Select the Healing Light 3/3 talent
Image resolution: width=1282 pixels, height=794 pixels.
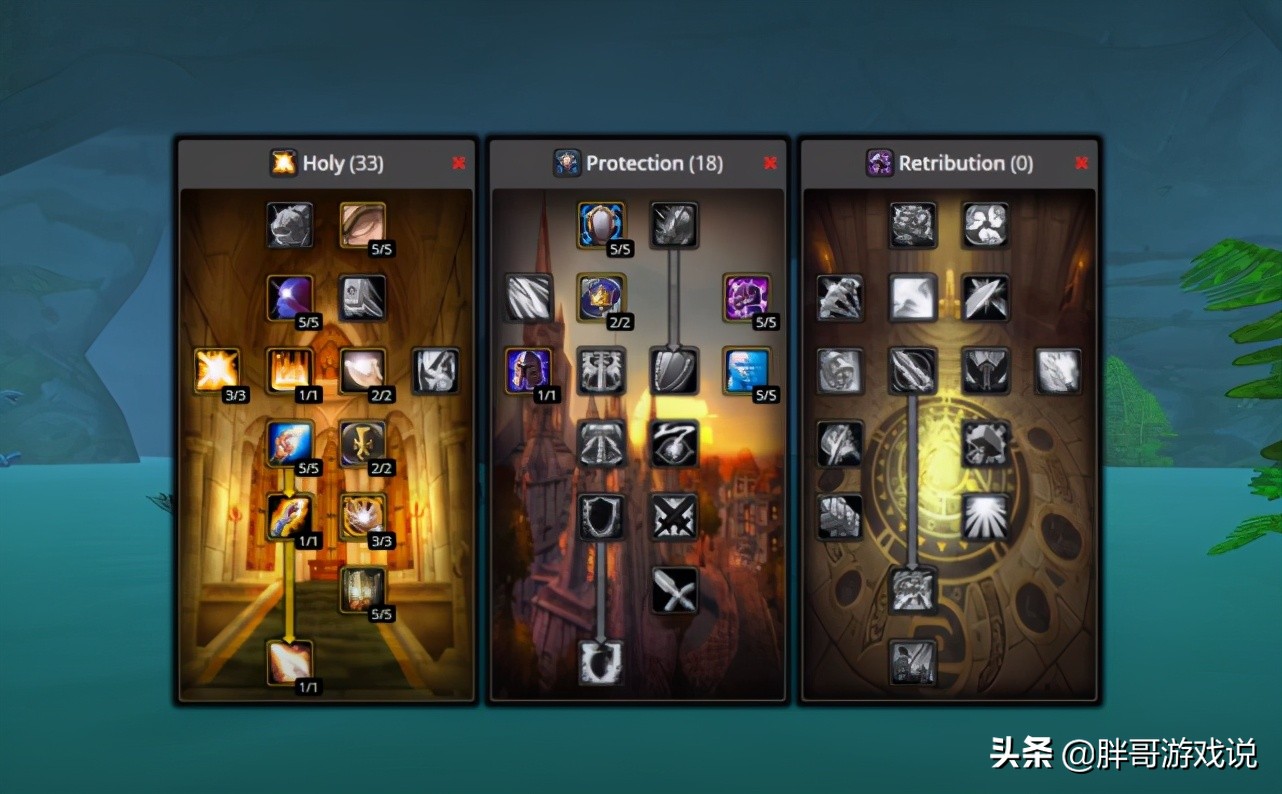click(x=217, y=371)
